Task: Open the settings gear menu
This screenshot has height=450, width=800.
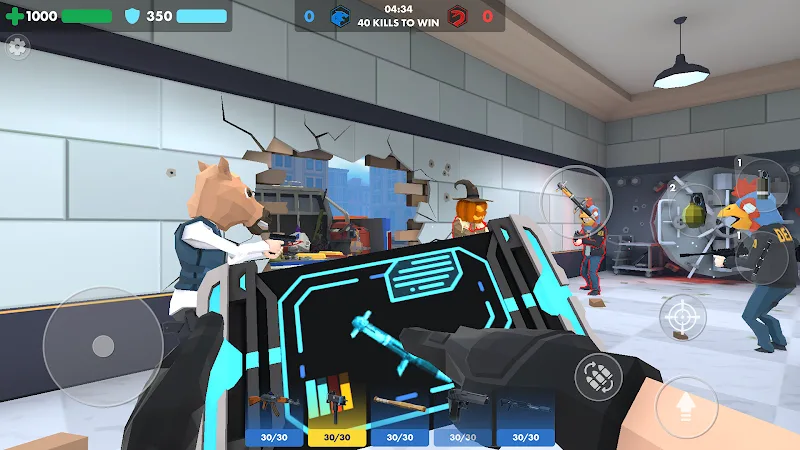Action: coord(17,45)
